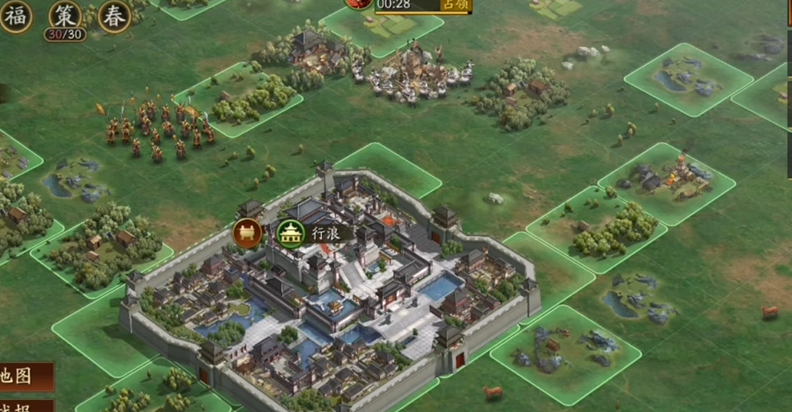
Task: Open the 地图 (map) button
Action: click(20, 376)
